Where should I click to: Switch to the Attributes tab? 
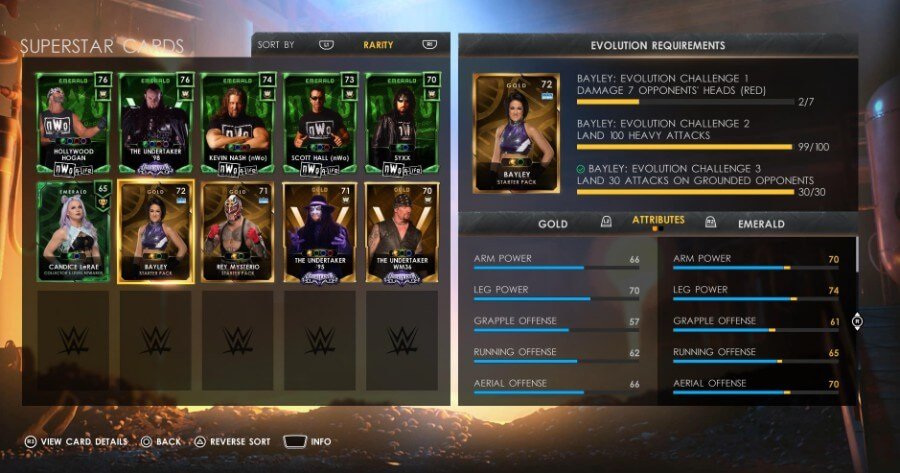point(658,220)
